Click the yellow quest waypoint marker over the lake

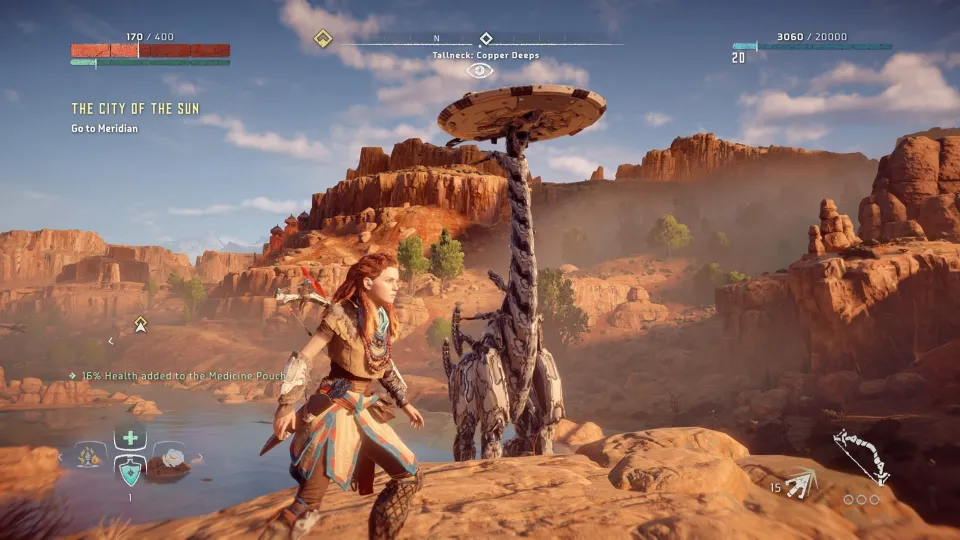[x=141, y=323]
